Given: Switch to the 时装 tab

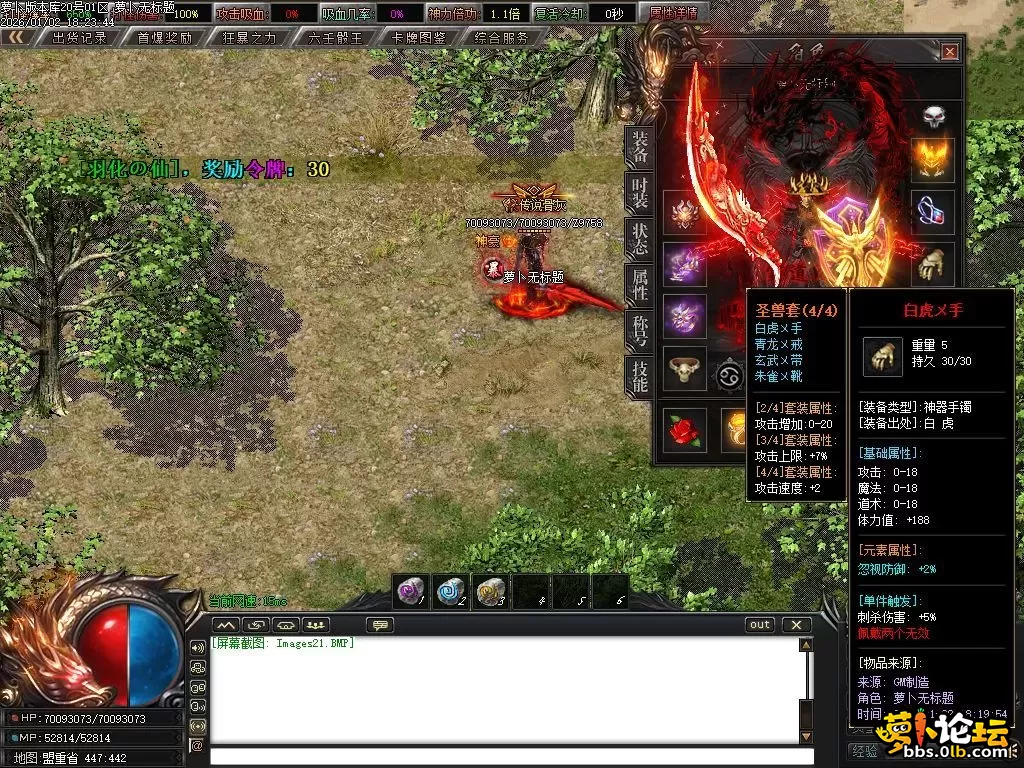Looking at the screenshot, I should coord(640,193).
